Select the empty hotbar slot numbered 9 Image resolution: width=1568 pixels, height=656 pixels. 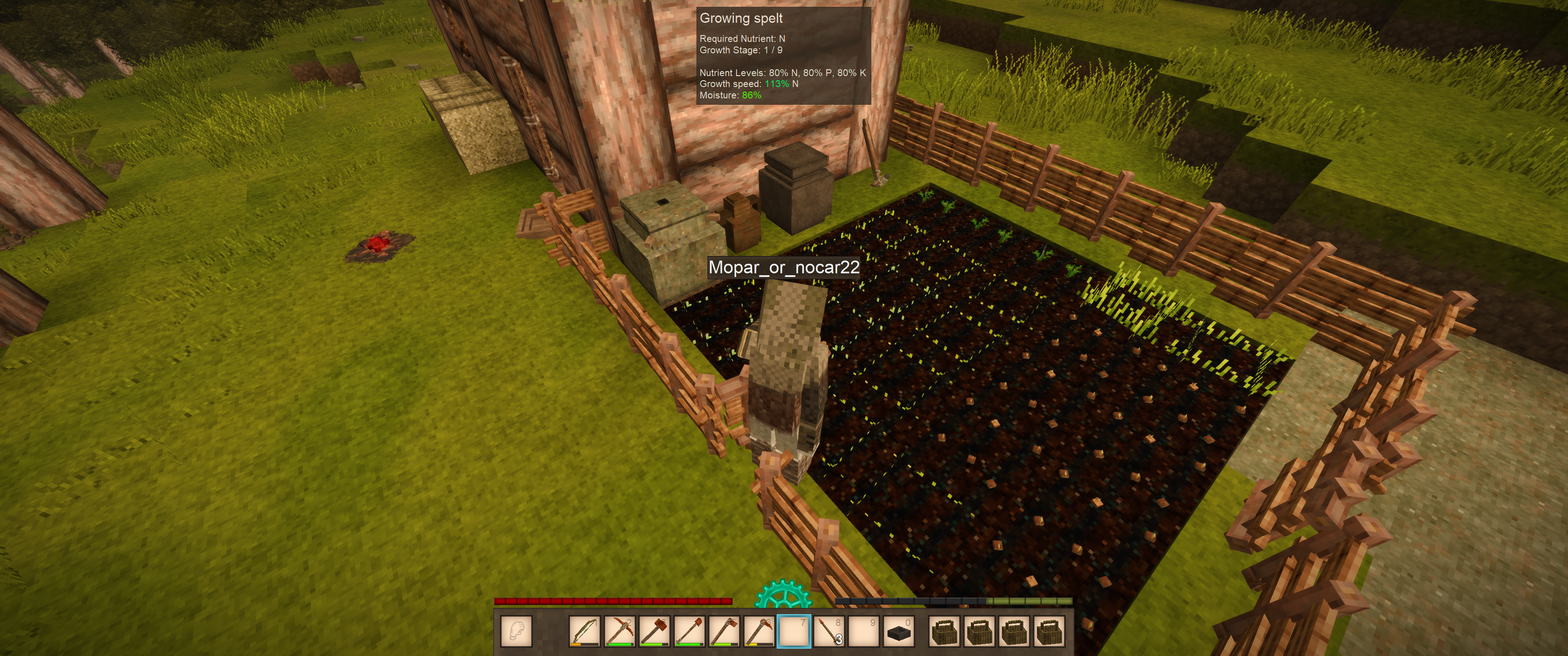point(864,631)
